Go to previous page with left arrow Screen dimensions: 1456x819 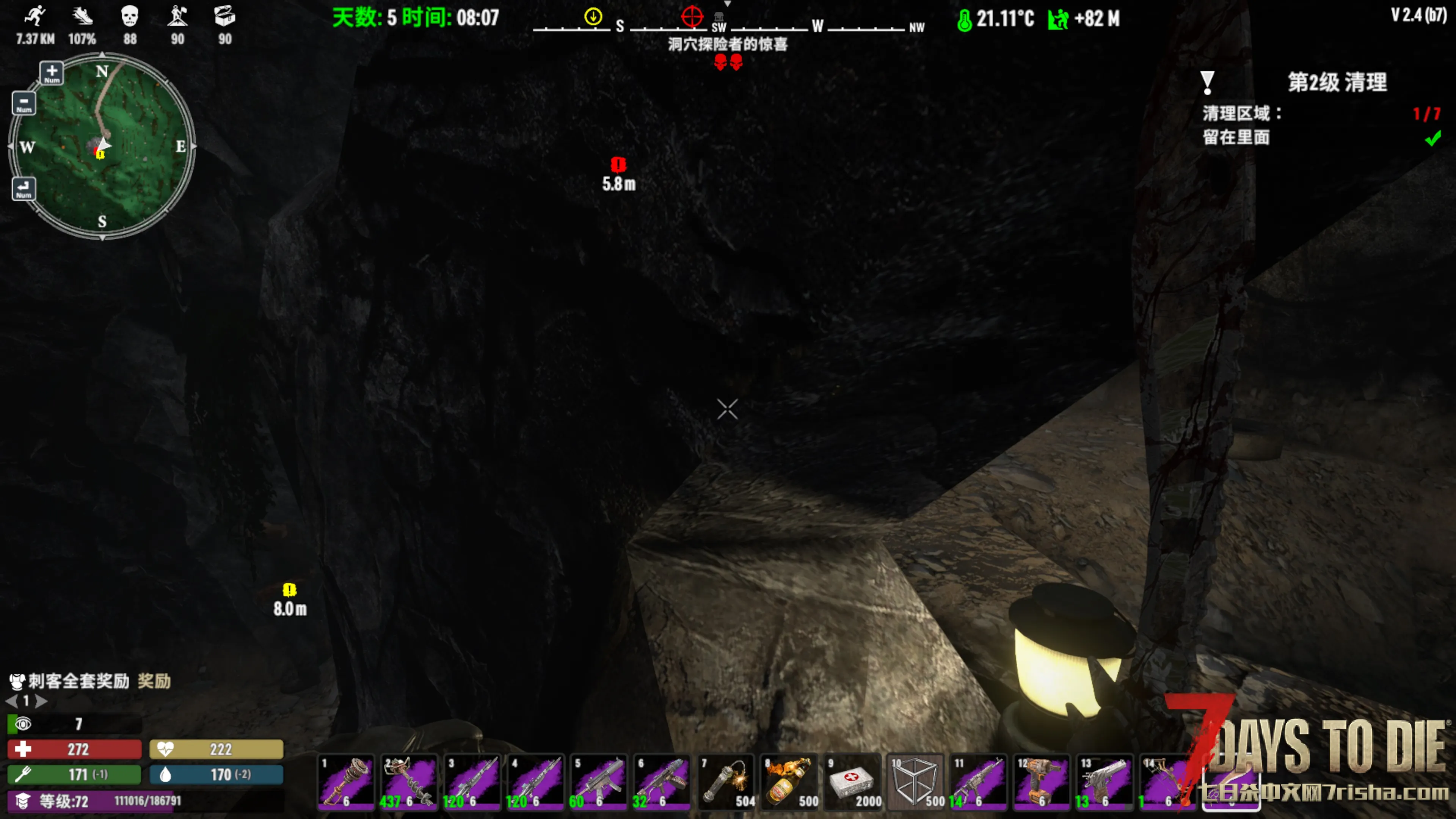coord(11,701)
